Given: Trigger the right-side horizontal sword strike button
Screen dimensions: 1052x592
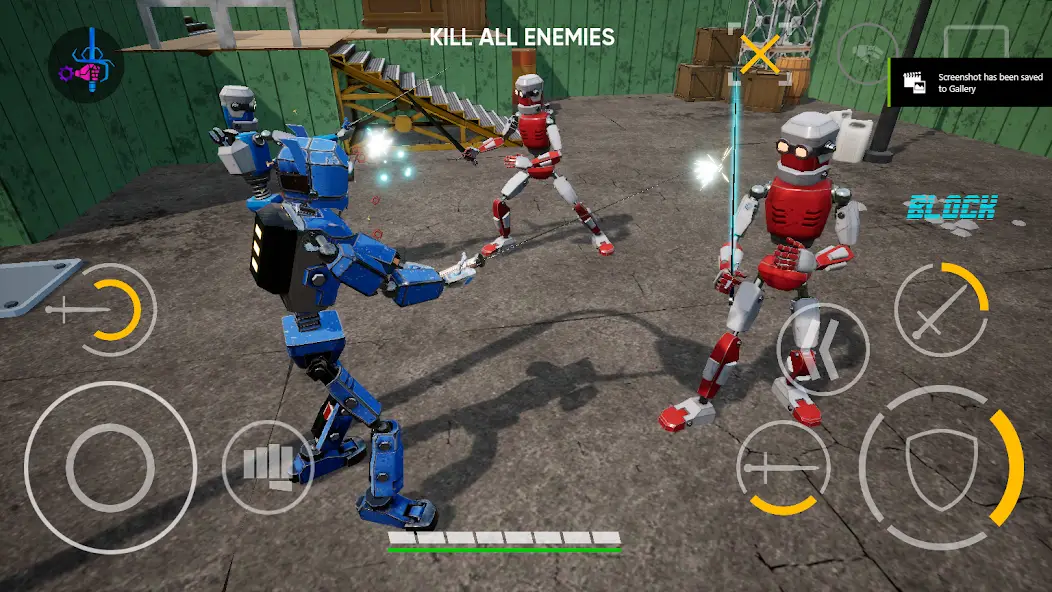Looking at the screenshot, I should (x=782, y=467).
